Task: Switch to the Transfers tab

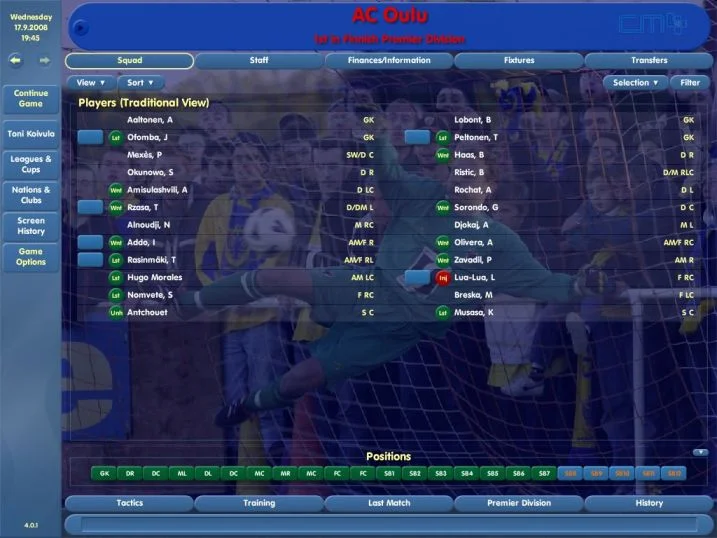Action: [x=649, y=61]
